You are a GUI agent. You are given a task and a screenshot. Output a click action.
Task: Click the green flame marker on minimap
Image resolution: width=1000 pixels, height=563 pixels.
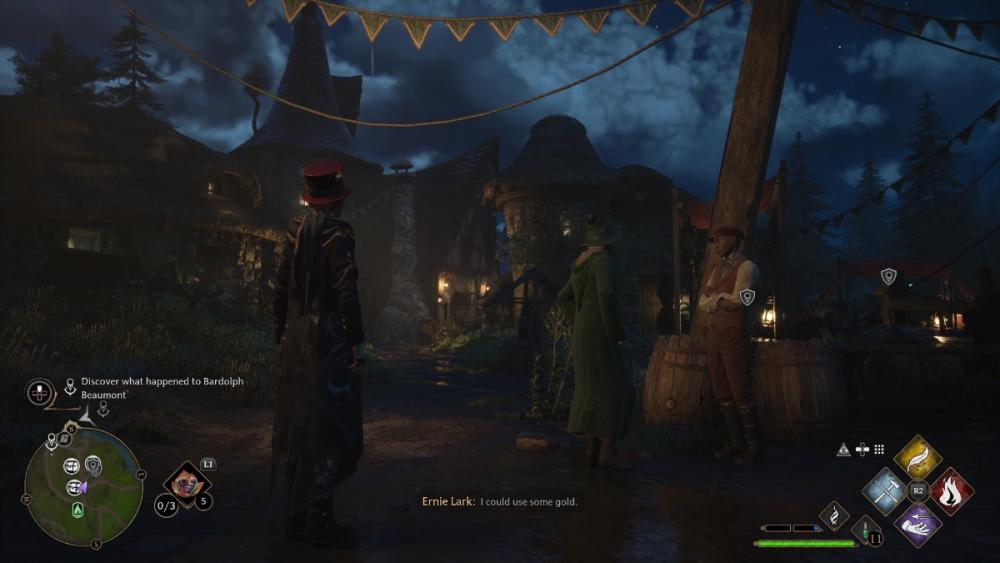[x=77, y=510]
